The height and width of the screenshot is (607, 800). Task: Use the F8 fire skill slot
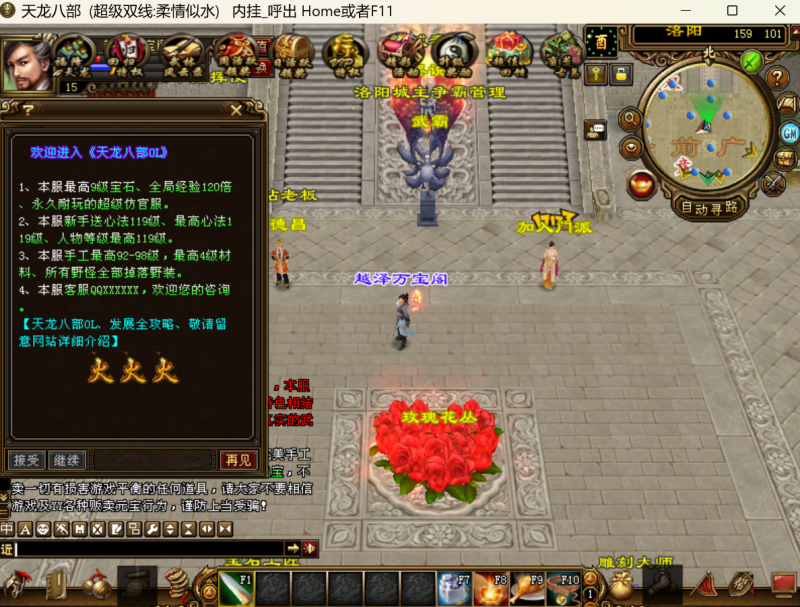click(x=490, y=588)
